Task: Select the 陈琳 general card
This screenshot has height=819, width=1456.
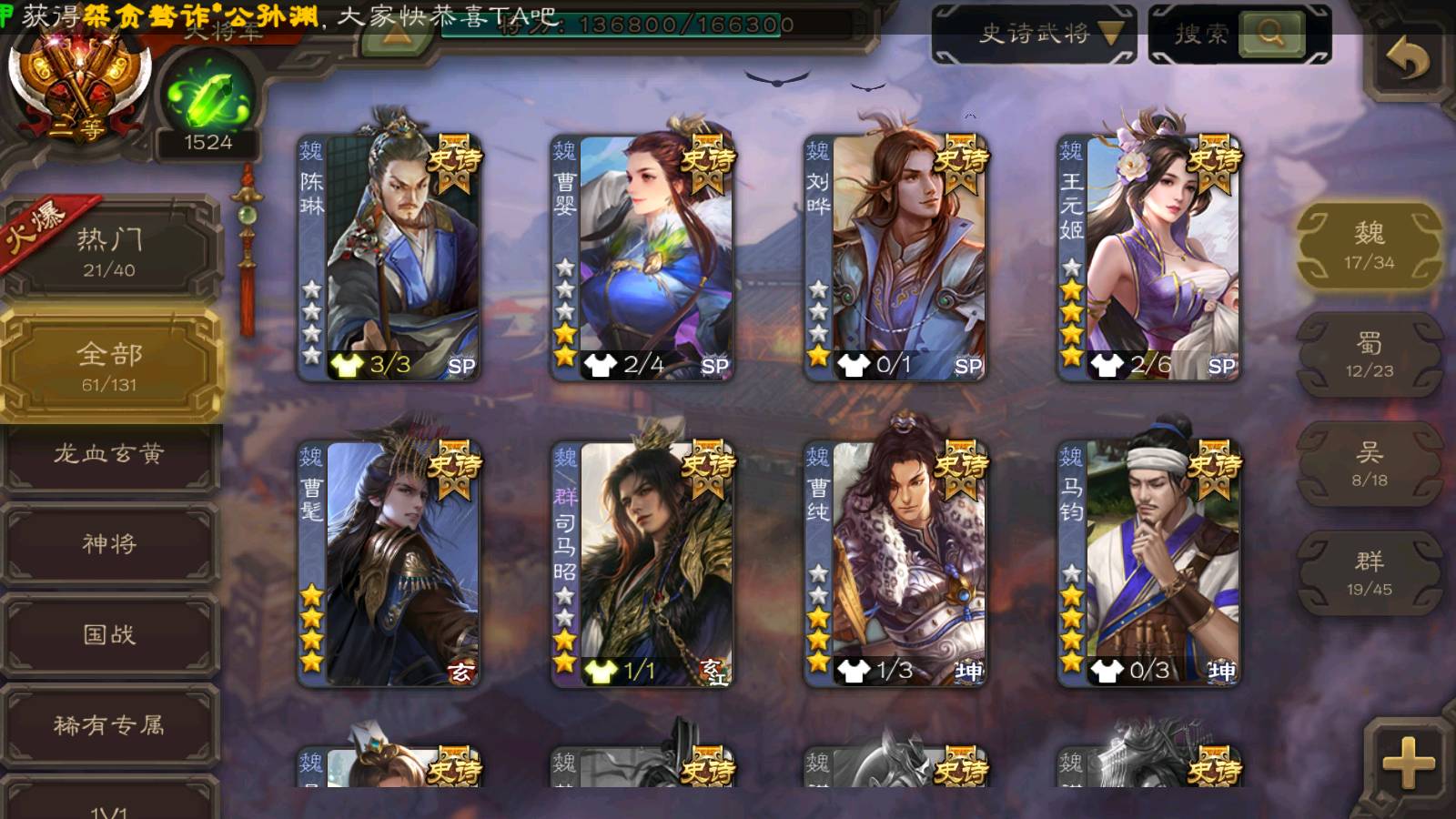Action: point(389,257)
